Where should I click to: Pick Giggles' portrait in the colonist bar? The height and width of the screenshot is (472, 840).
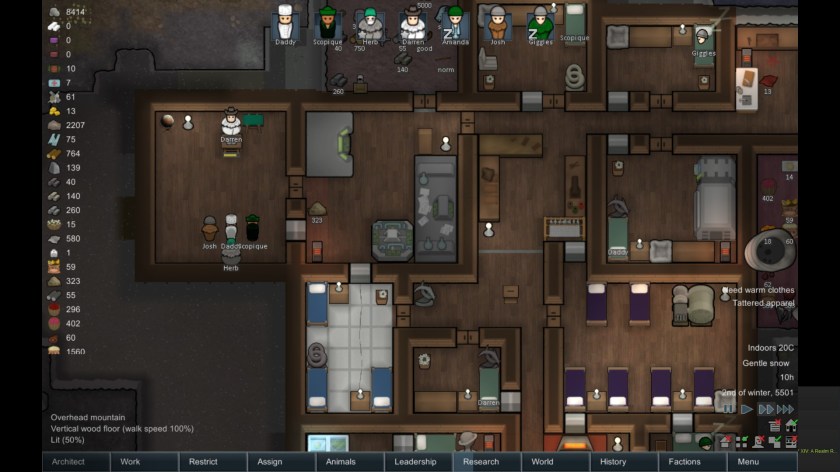[540, 23]
